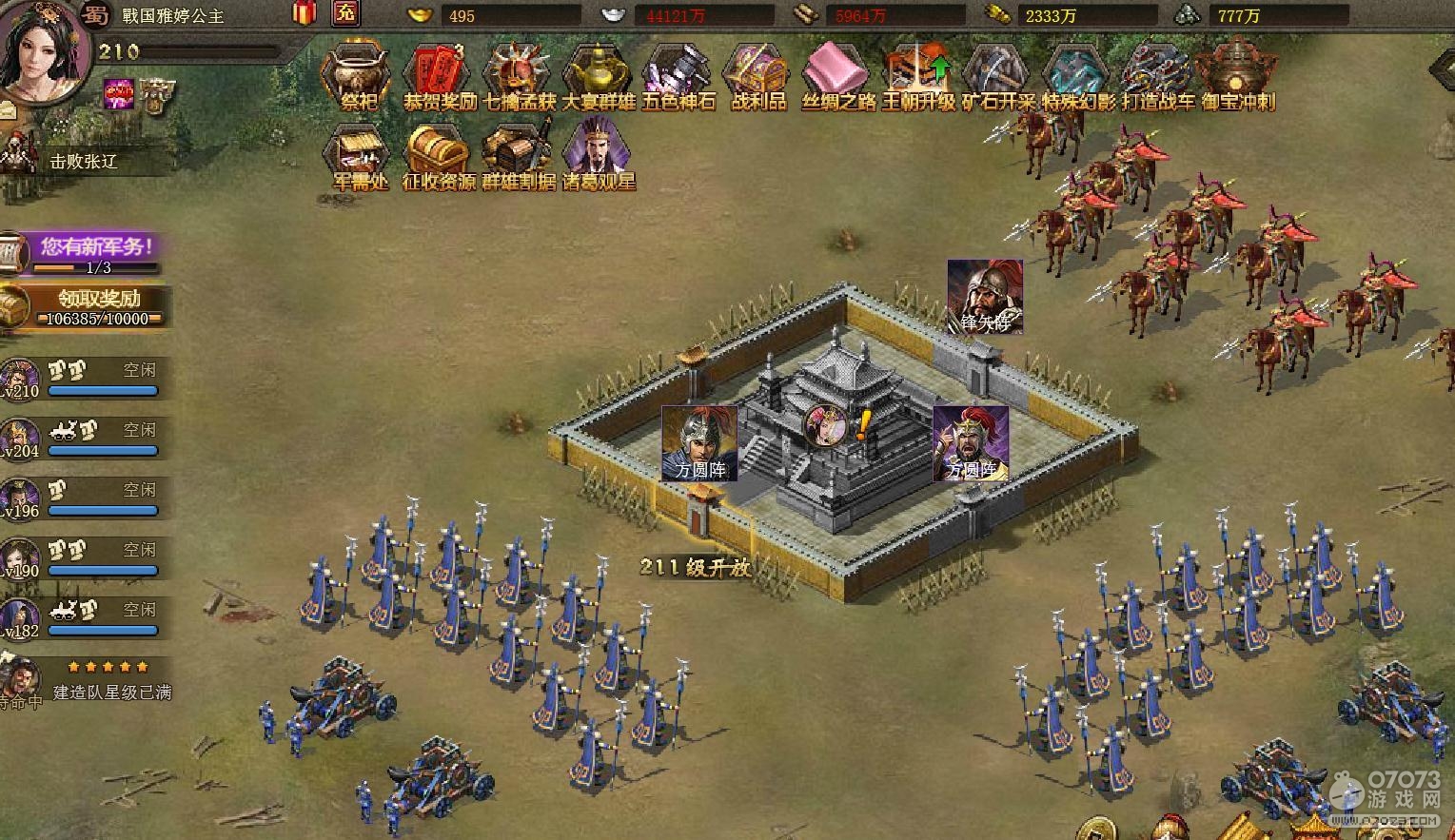Open the 王朝升级 dynasty upgrade
Image resolution: width=1455 pixels, height=840 pixels.
coord(917,75)
